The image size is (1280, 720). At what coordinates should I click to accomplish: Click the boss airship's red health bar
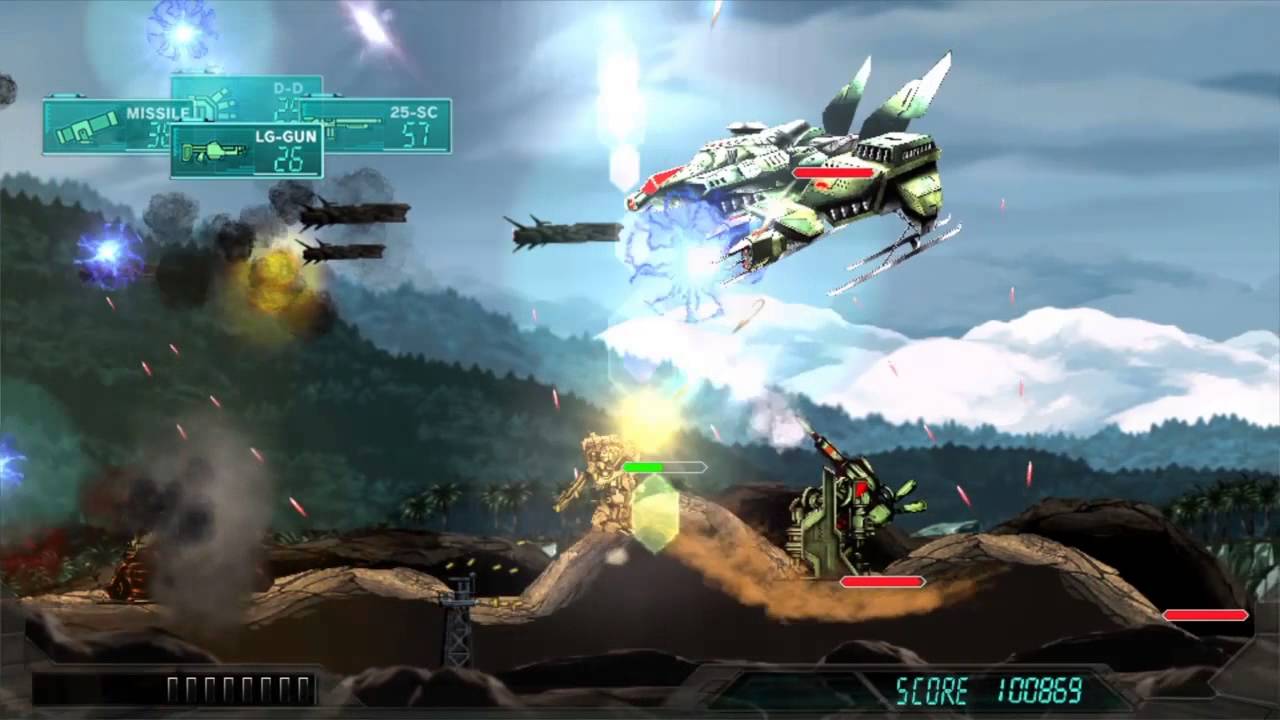point(836,173)
